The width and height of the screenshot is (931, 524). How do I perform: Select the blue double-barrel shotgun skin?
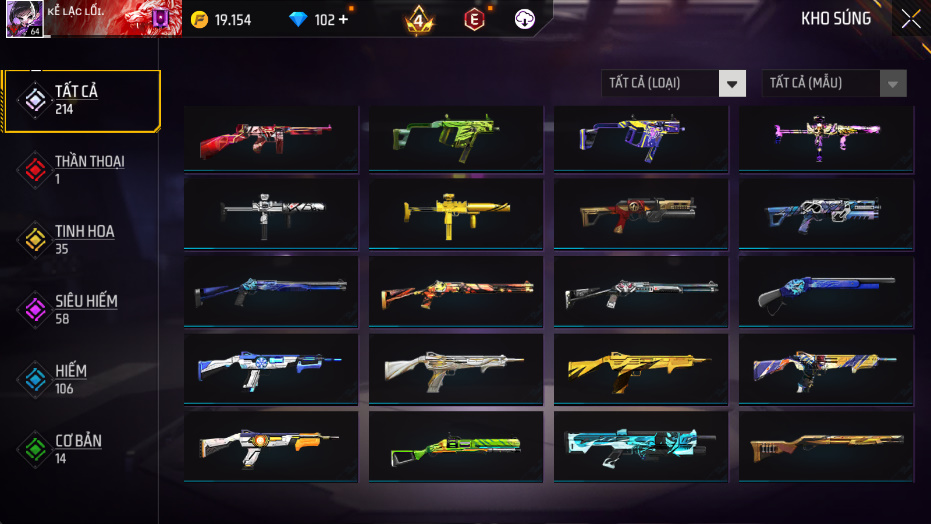point(825,291)
